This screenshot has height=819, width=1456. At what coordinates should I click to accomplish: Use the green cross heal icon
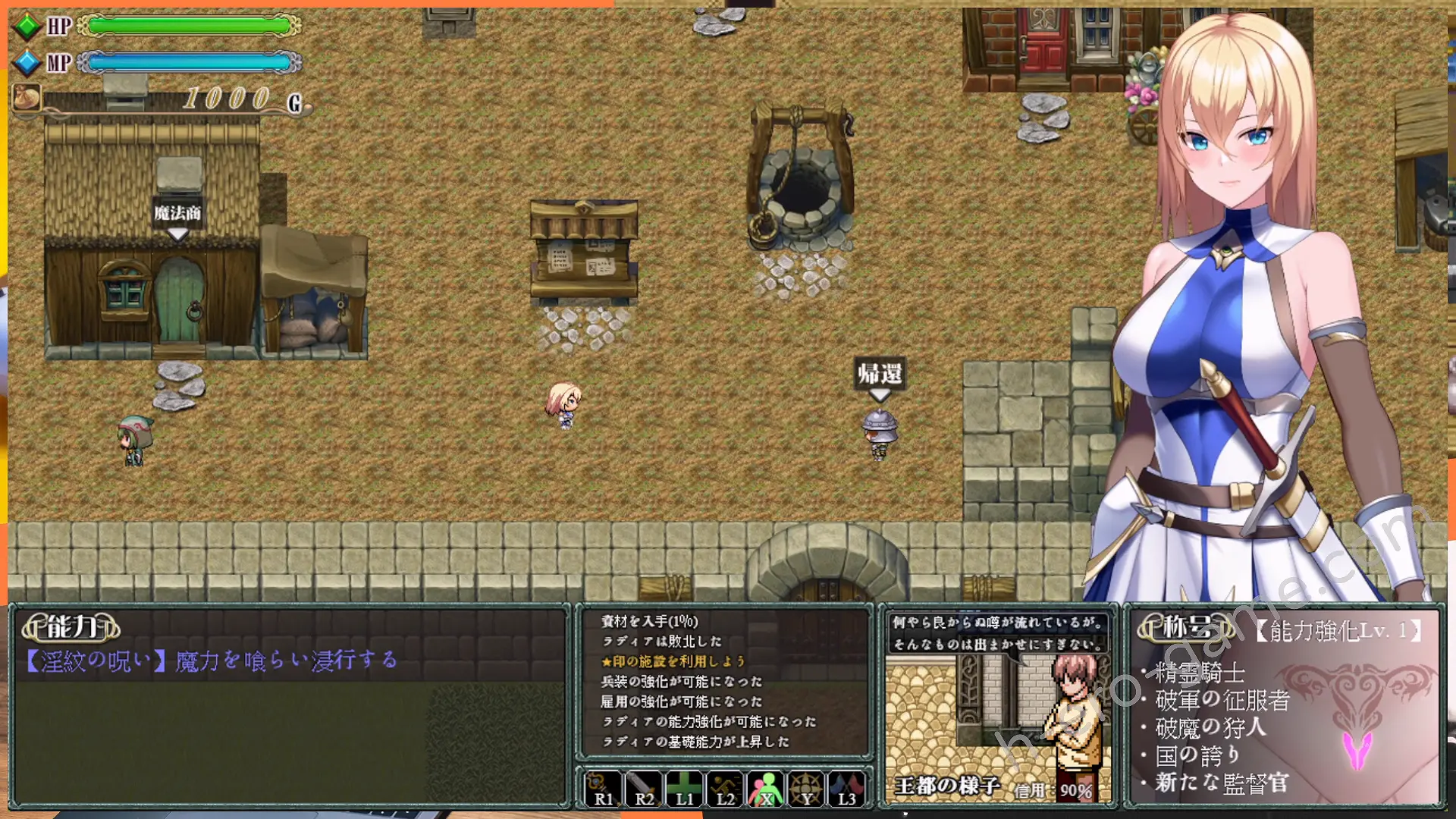[684, 789]
